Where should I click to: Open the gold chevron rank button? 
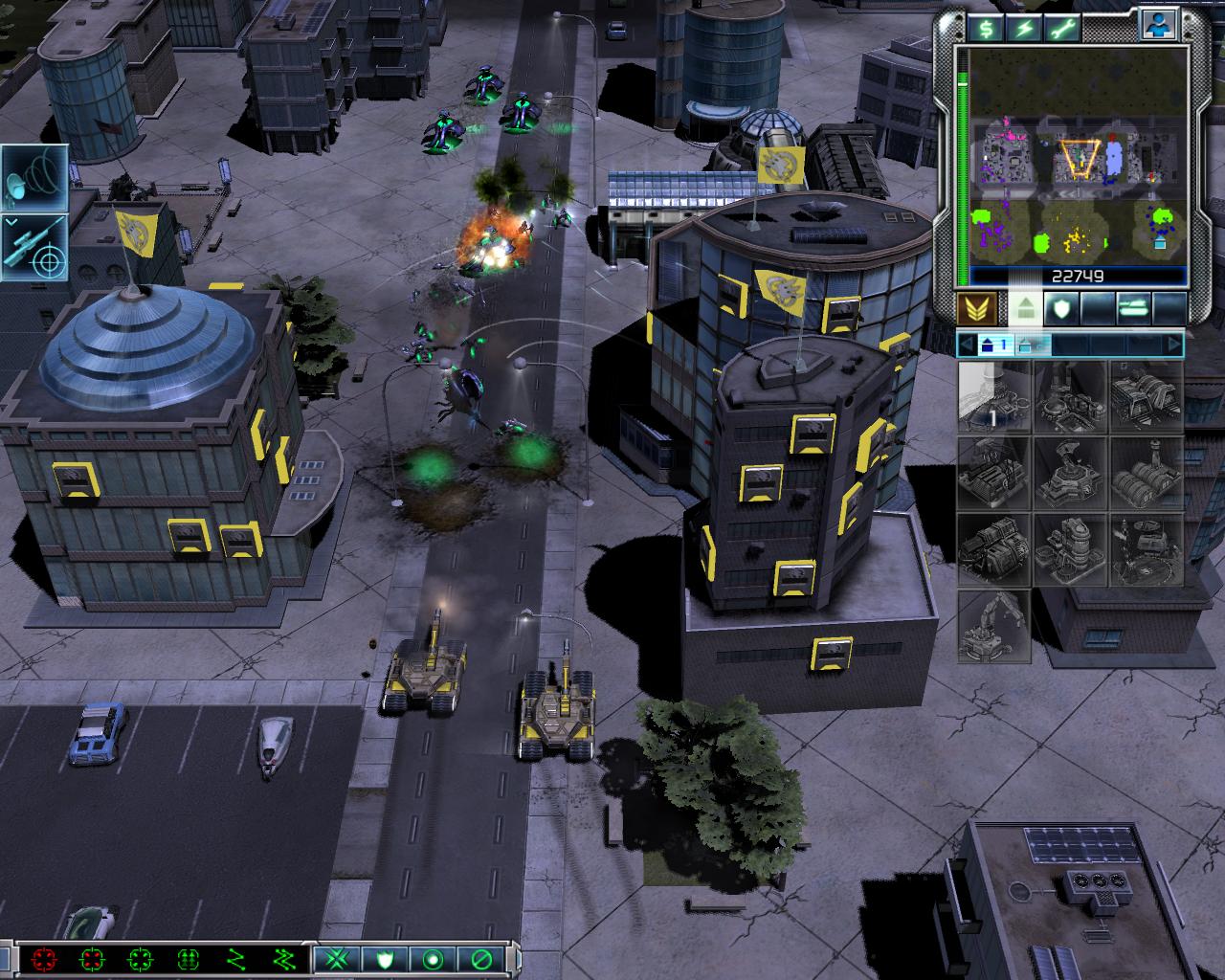point(978,308)
